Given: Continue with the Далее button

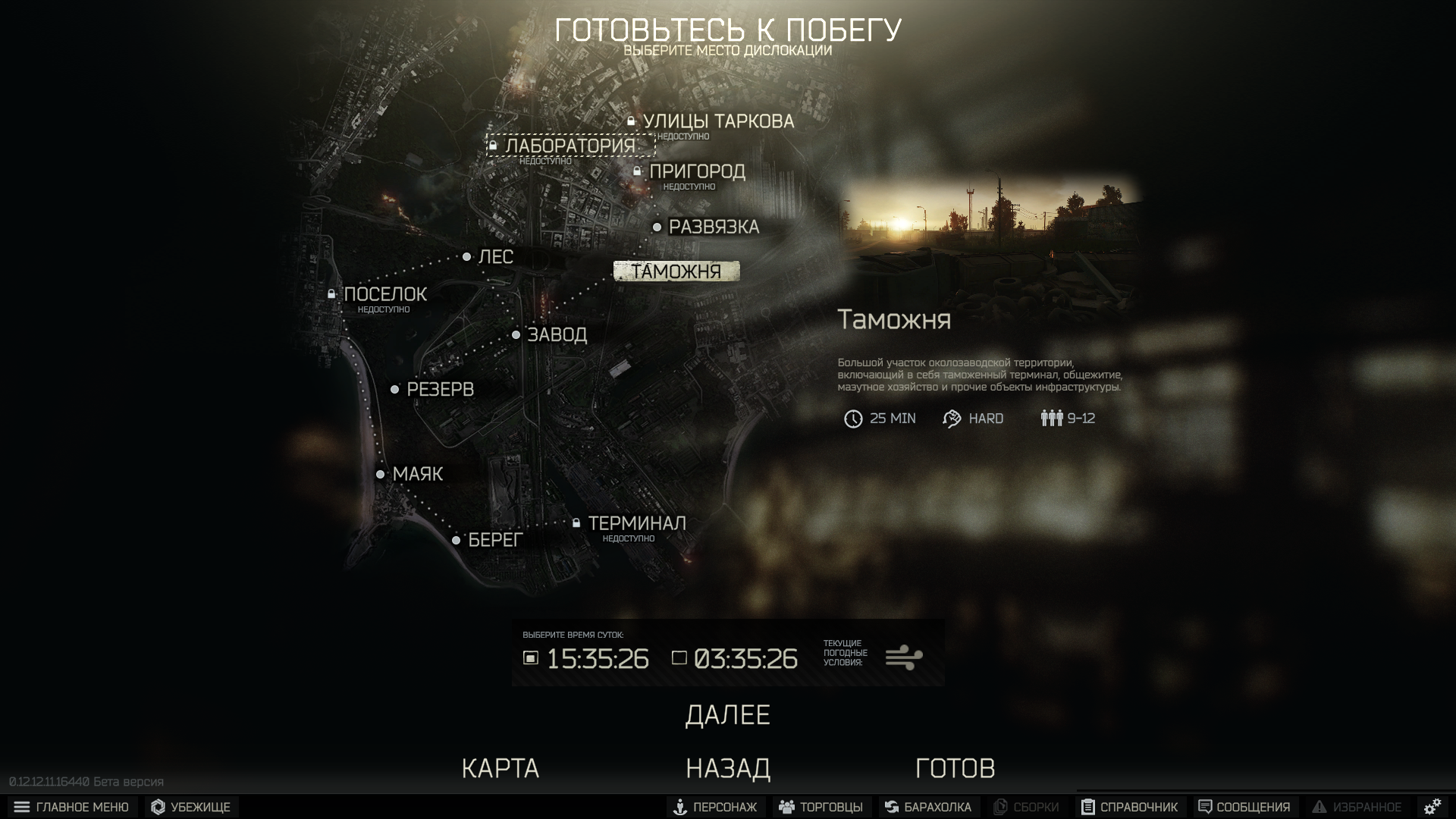Looking at the screenshot, I should click(x=727, y=715).
